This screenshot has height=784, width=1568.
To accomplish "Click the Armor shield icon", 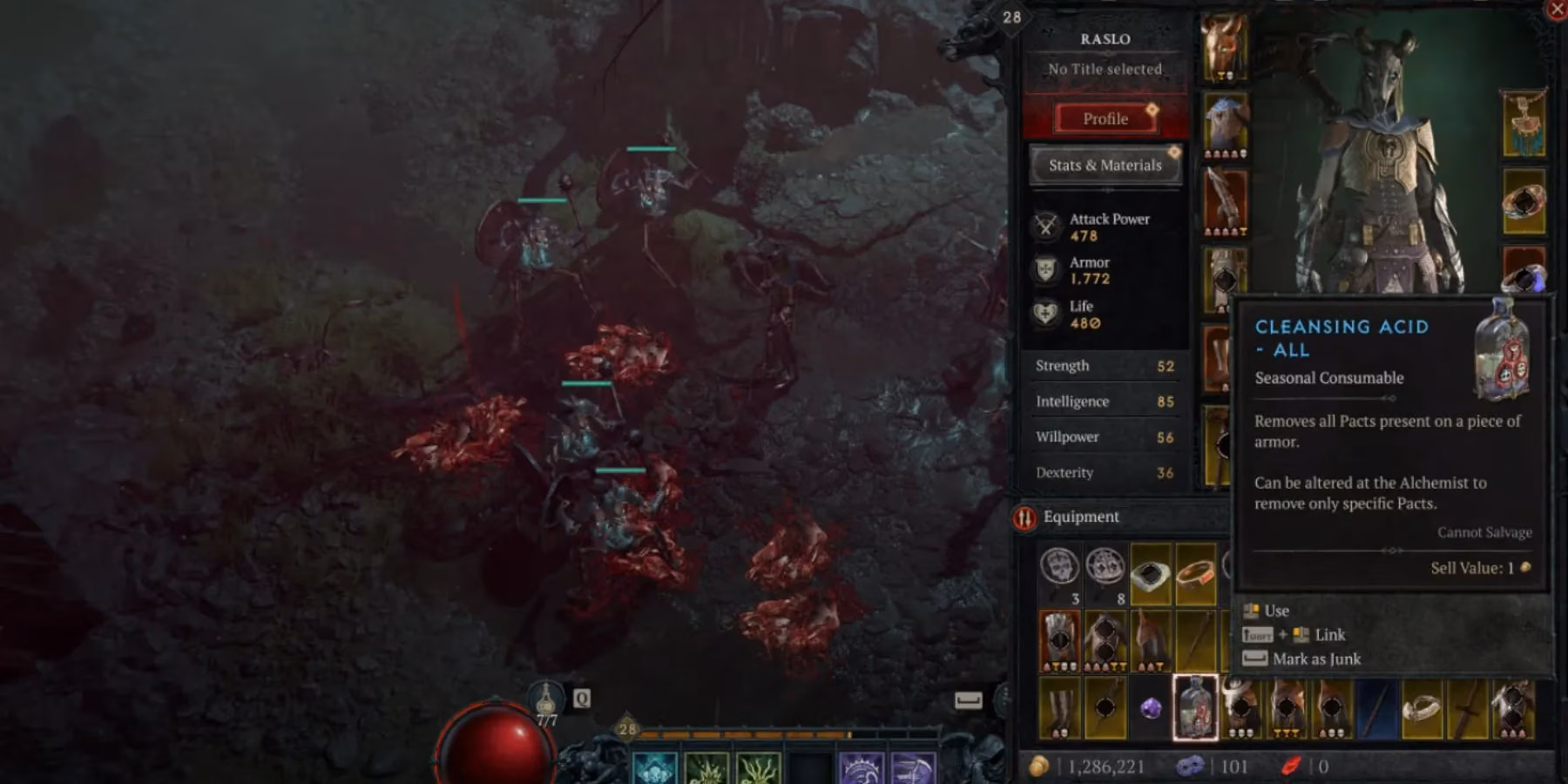I will (x=1044, y=270).
